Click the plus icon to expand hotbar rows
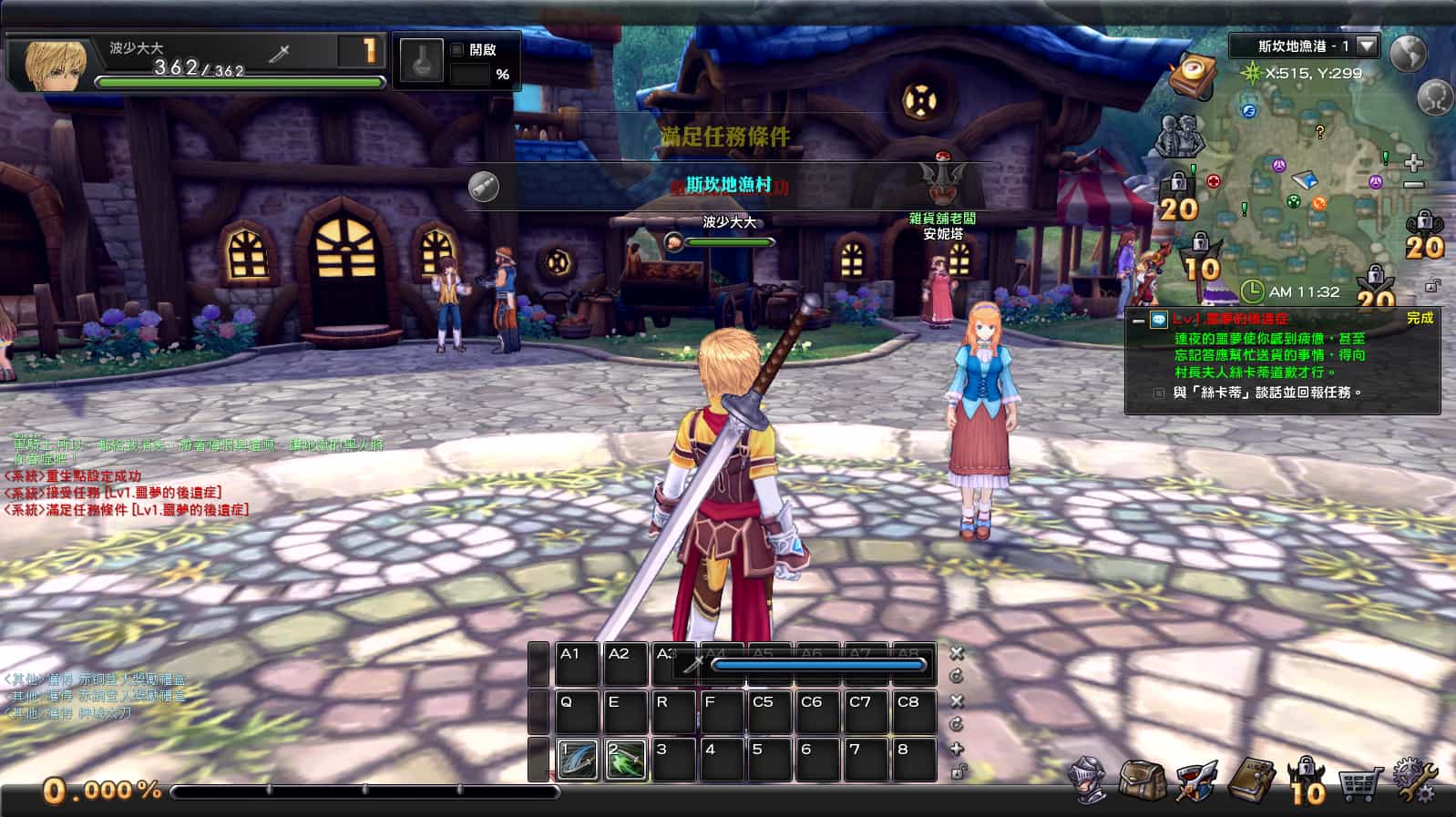Screen dimensions: 1456x817 point(957,749)
